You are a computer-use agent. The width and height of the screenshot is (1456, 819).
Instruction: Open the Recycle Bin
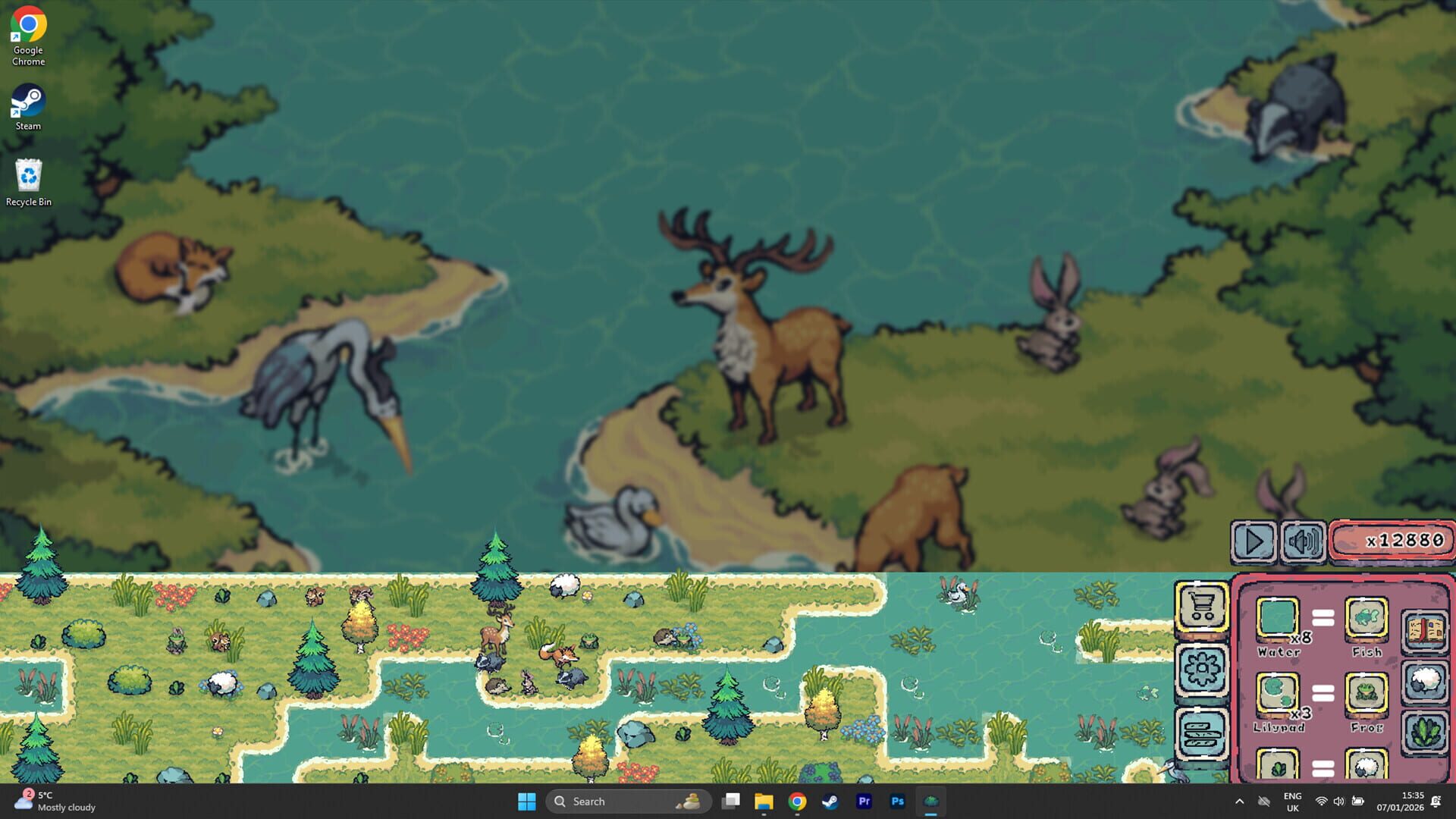tap(28, 176)
